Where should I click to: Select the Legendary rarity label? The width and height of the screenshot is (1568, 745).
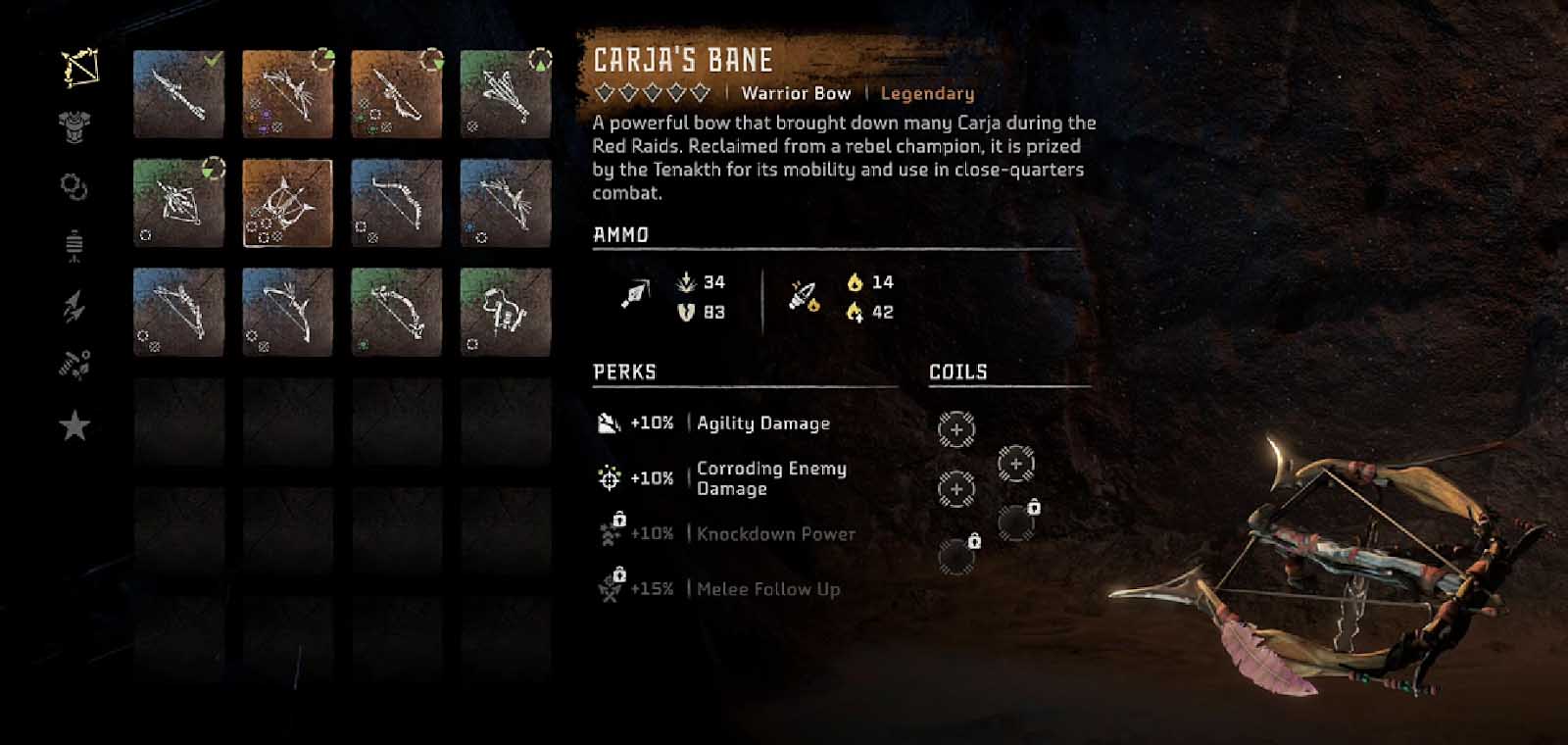pos(925,93)
